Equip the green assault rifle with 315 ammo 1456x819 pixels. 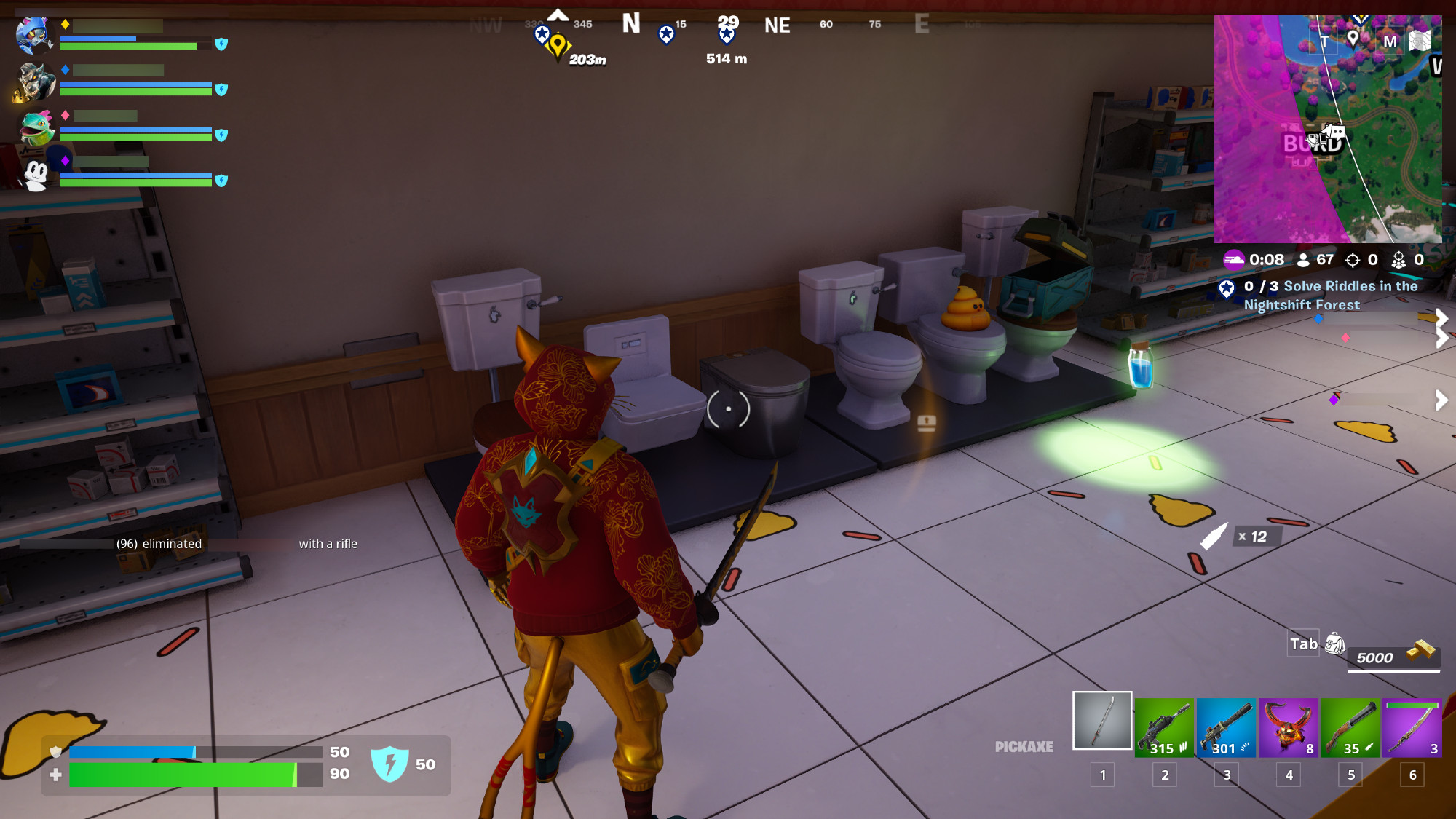coord(1164,727)
